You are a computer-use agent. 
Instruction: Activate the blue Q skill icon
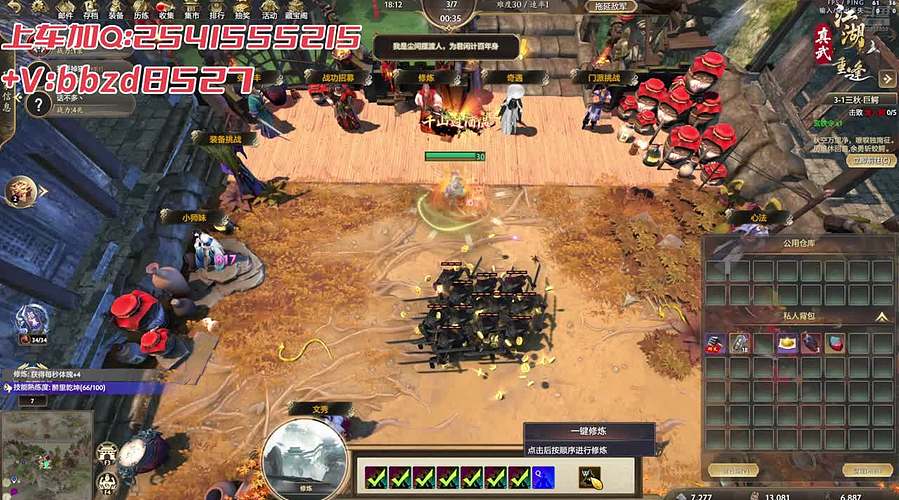[544, 477]
